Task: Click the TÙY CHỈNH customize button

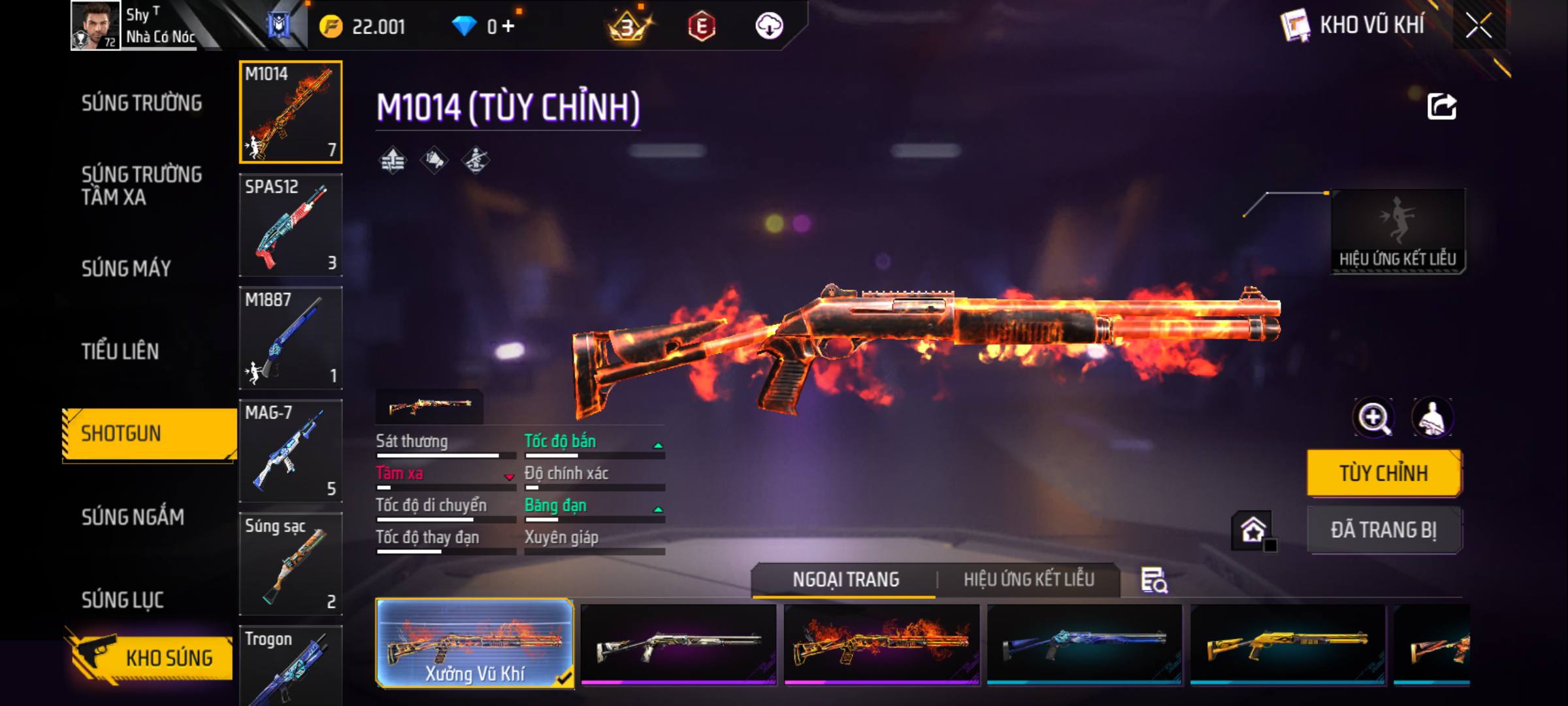Action: [x=1384, y=473]
